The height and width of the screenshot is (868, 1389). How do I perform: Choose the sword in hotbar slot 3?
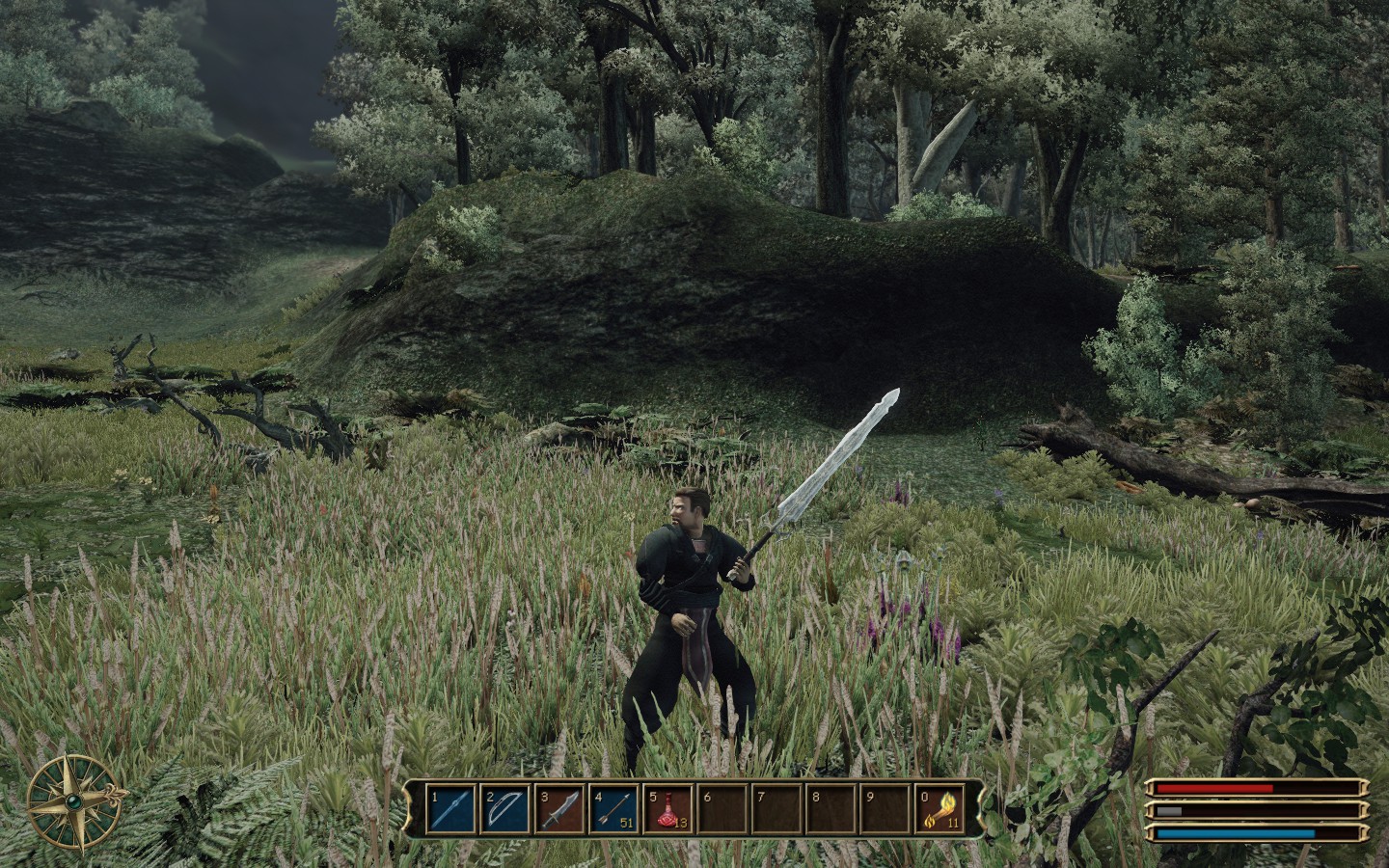click(558, 810)
